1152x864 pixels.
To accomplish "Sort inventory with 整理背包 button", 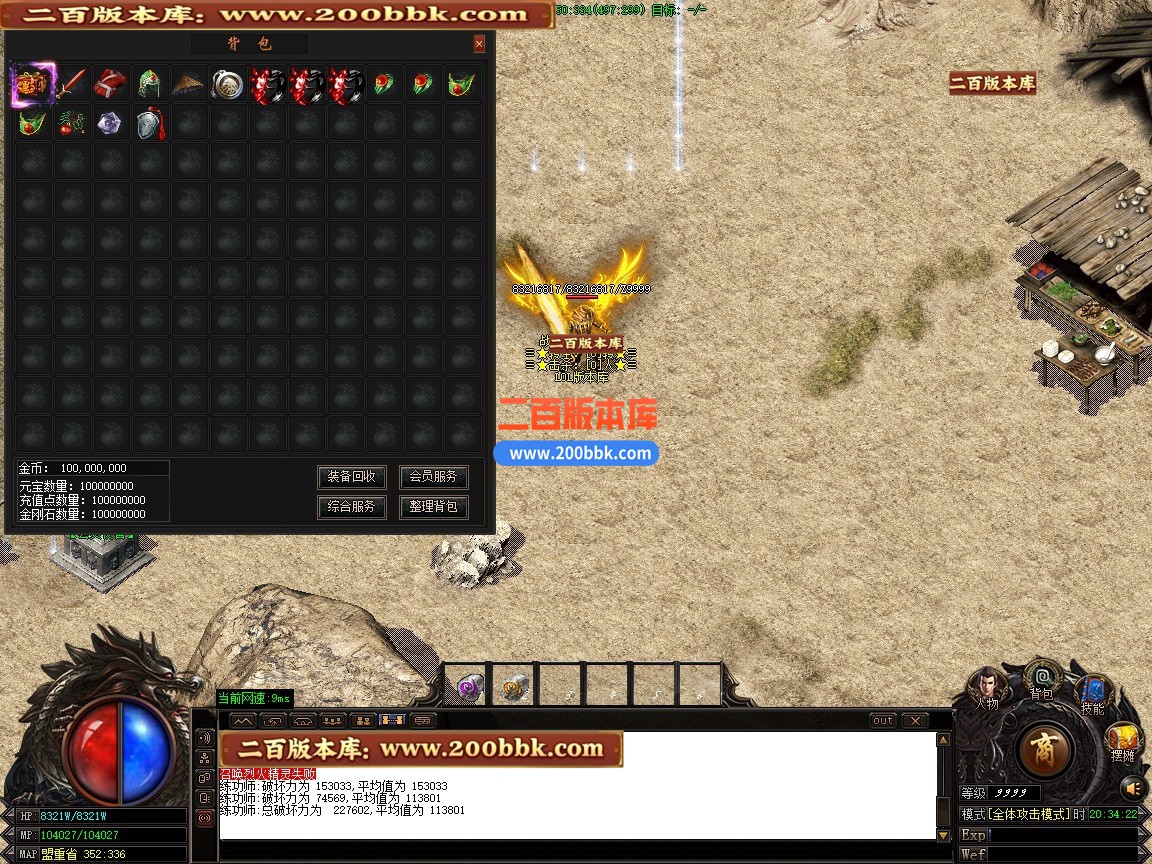I will pos(433,507).
